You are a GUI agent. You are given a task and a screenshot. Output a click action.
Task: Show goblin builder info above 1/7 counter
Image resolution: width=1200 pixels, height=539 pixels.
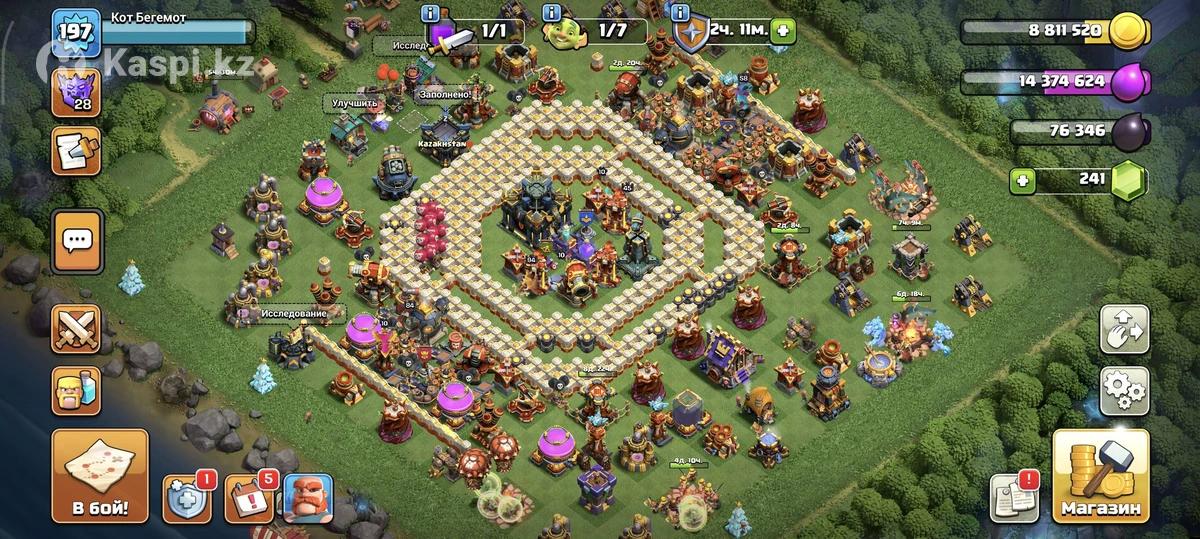pos(551,13)
